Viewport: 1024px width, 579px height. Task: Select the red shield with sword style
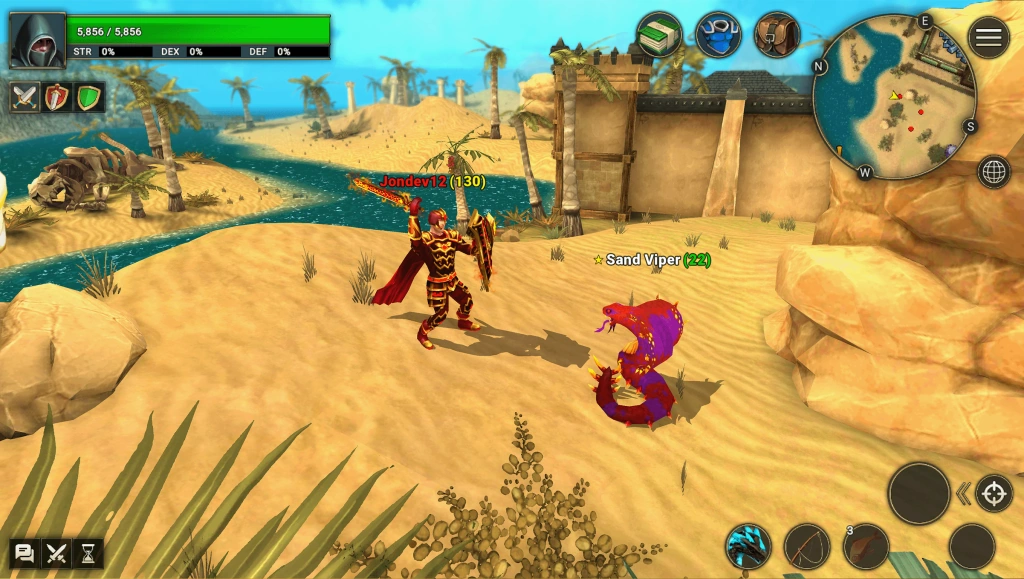click(57, 97)
